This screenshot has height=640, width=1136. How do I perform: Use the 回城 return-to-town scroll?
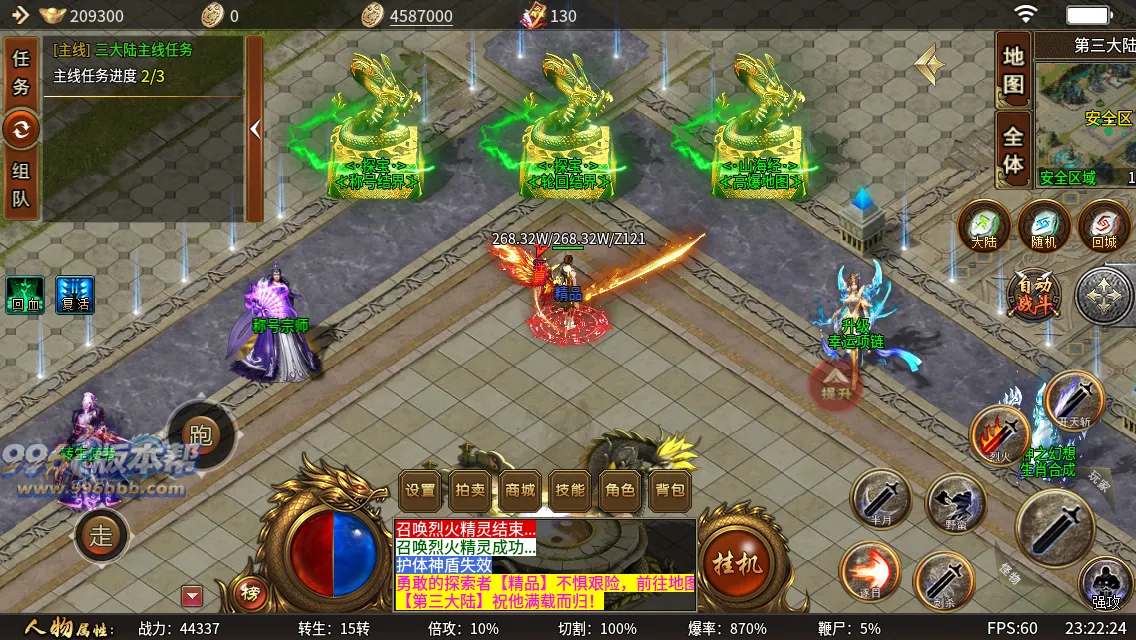(x=1104, y=225)
